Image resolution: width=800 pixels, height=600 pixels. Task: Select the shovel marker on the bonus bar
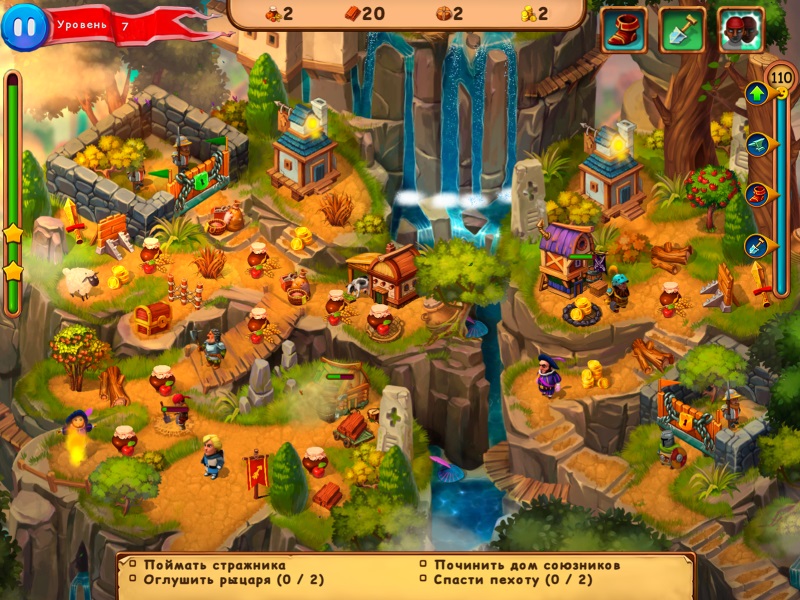(757, 243)
